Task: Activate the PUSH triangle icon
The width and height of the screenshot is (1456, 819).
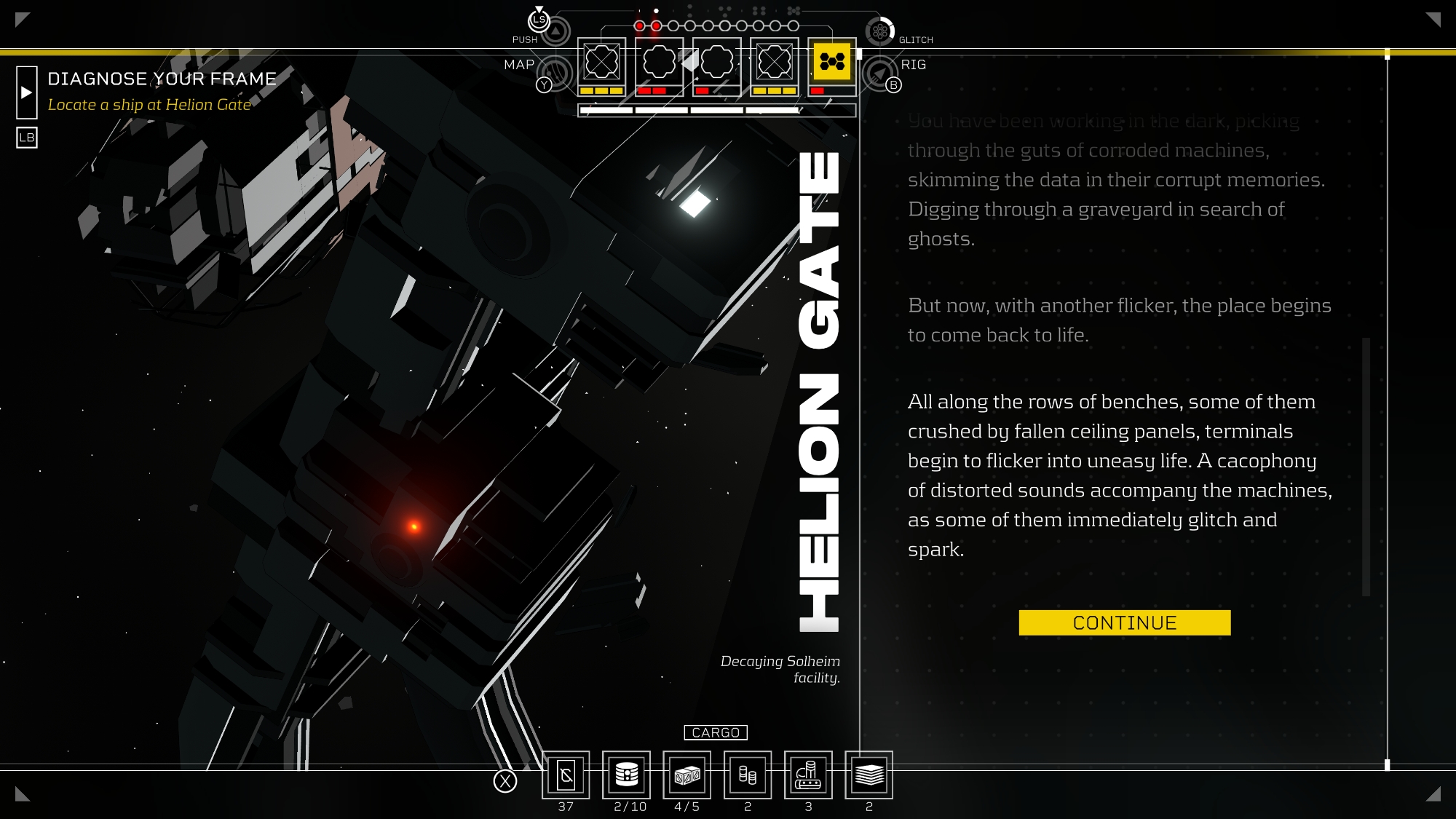Action: click(555, 31)
